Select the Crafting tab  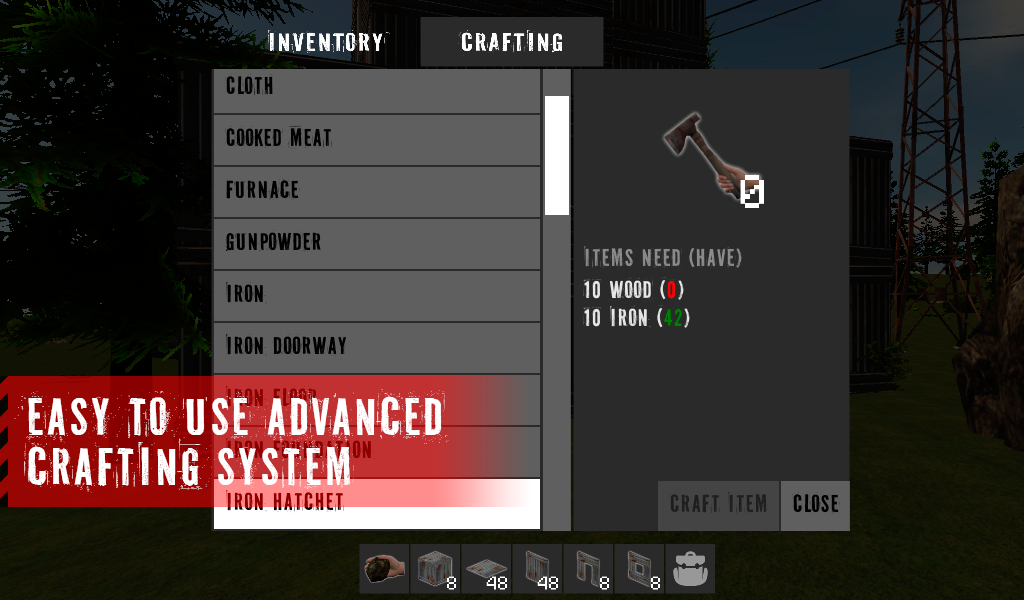tap(511, 43)
